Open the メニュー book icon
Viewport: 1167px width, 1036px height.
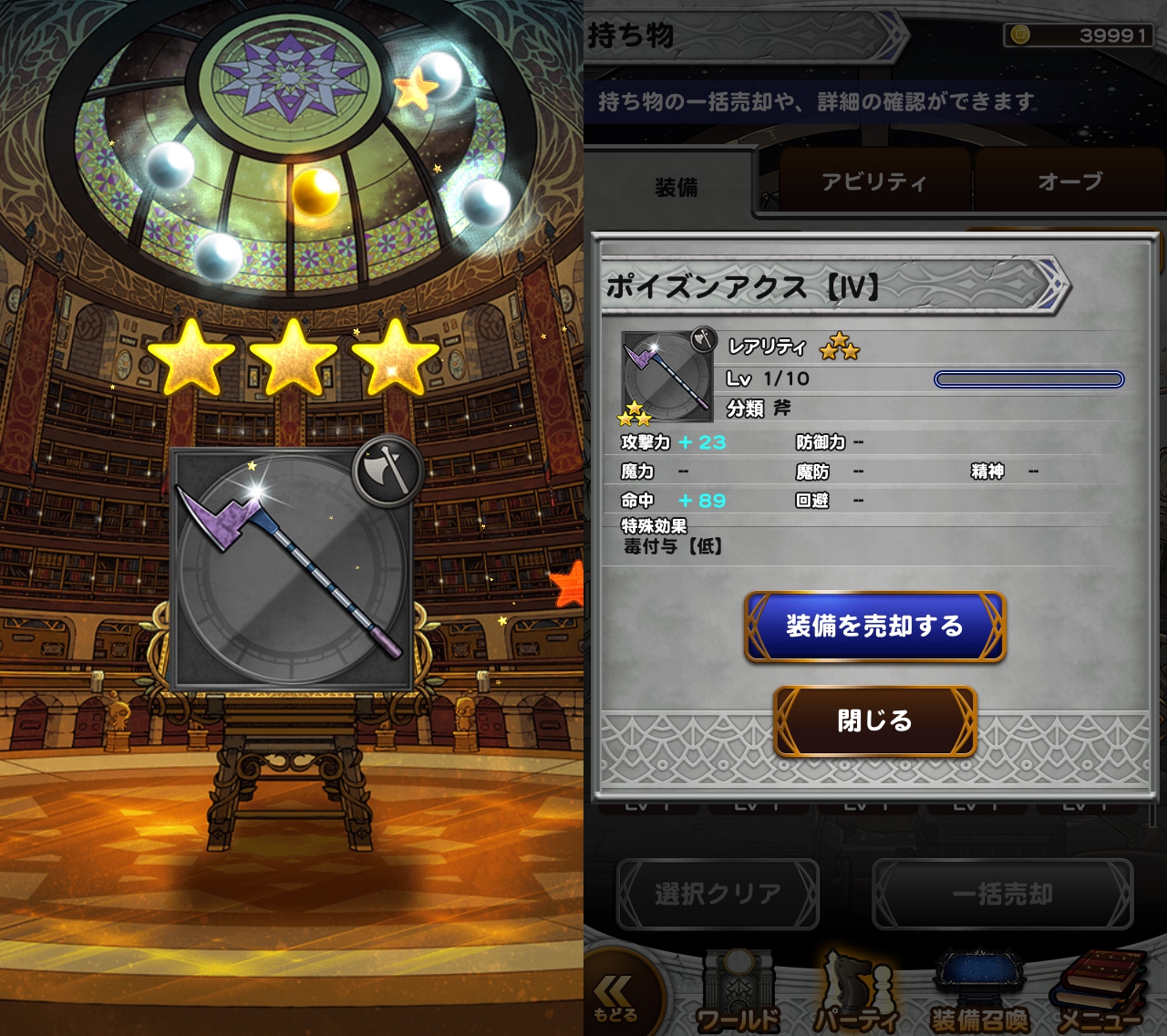click(x=1099, y=996)
